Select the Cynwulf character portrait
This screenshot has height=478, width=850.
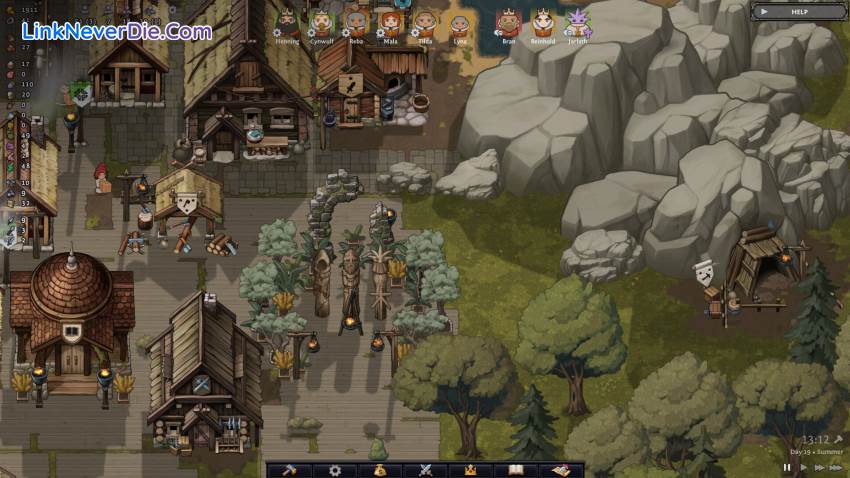click(x=321, y=22)
